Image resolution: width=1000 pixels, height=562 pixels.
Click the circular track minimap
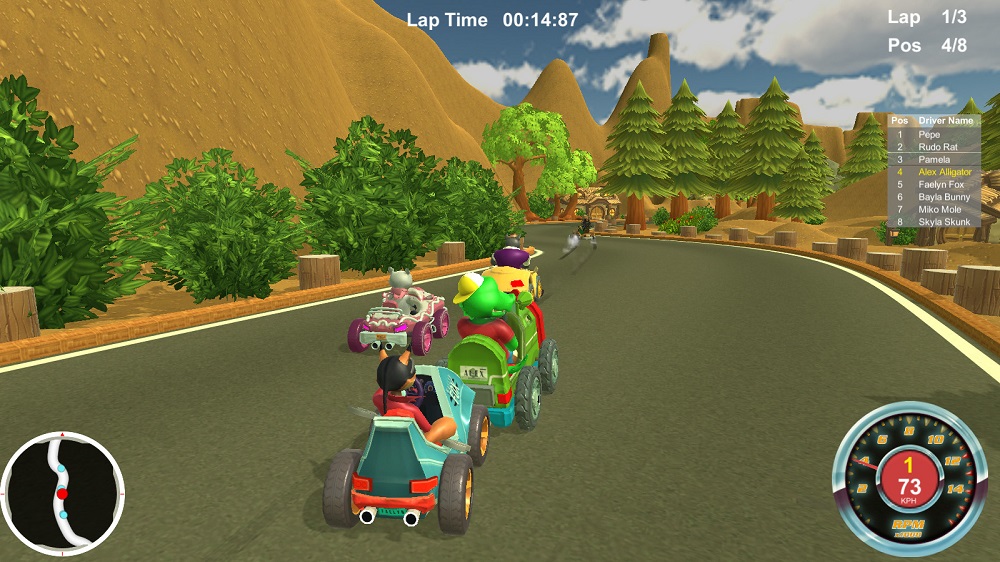coord(62,494)
